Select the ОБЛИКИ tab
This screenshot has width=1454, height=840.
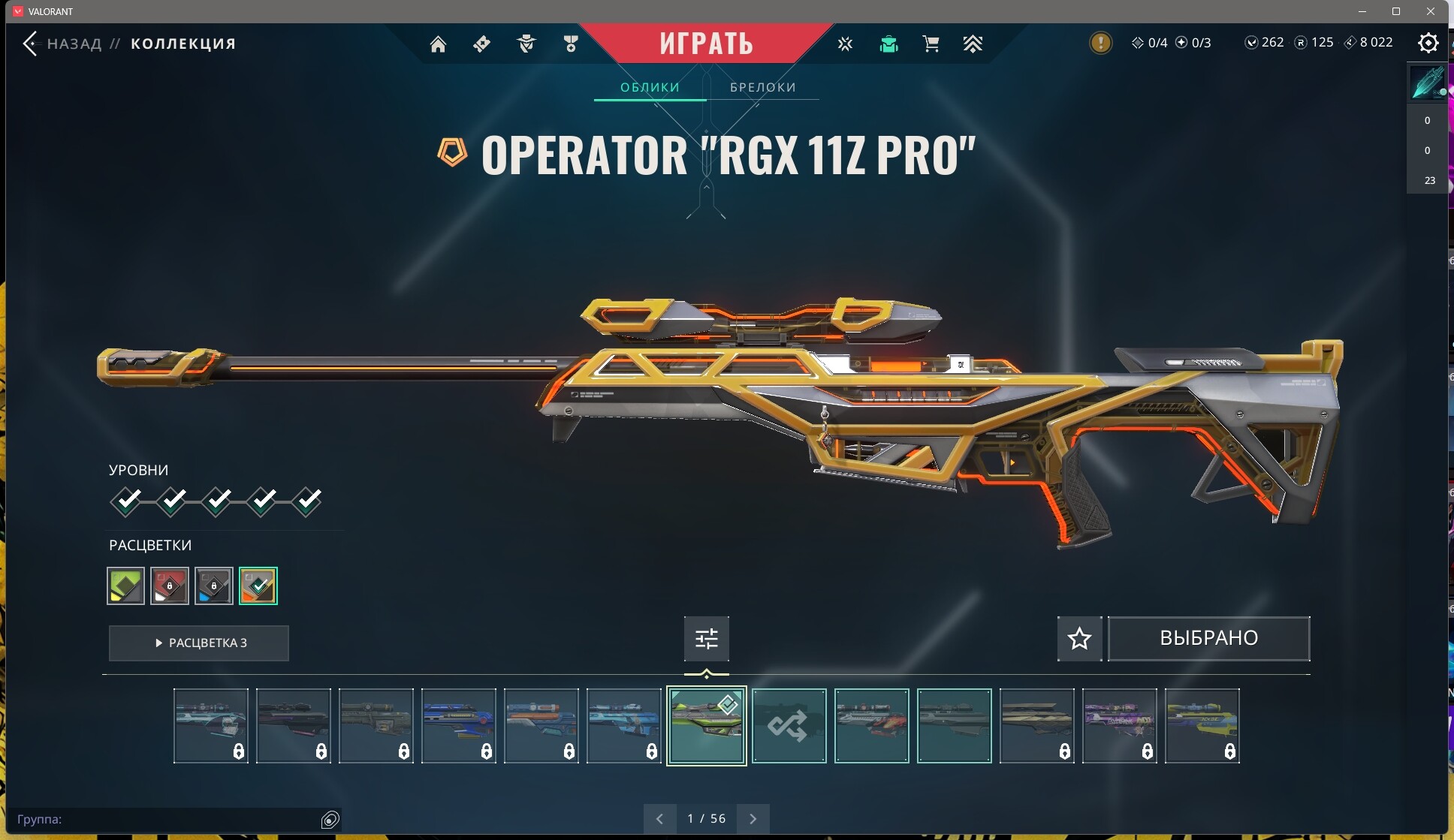click(650, 87)
